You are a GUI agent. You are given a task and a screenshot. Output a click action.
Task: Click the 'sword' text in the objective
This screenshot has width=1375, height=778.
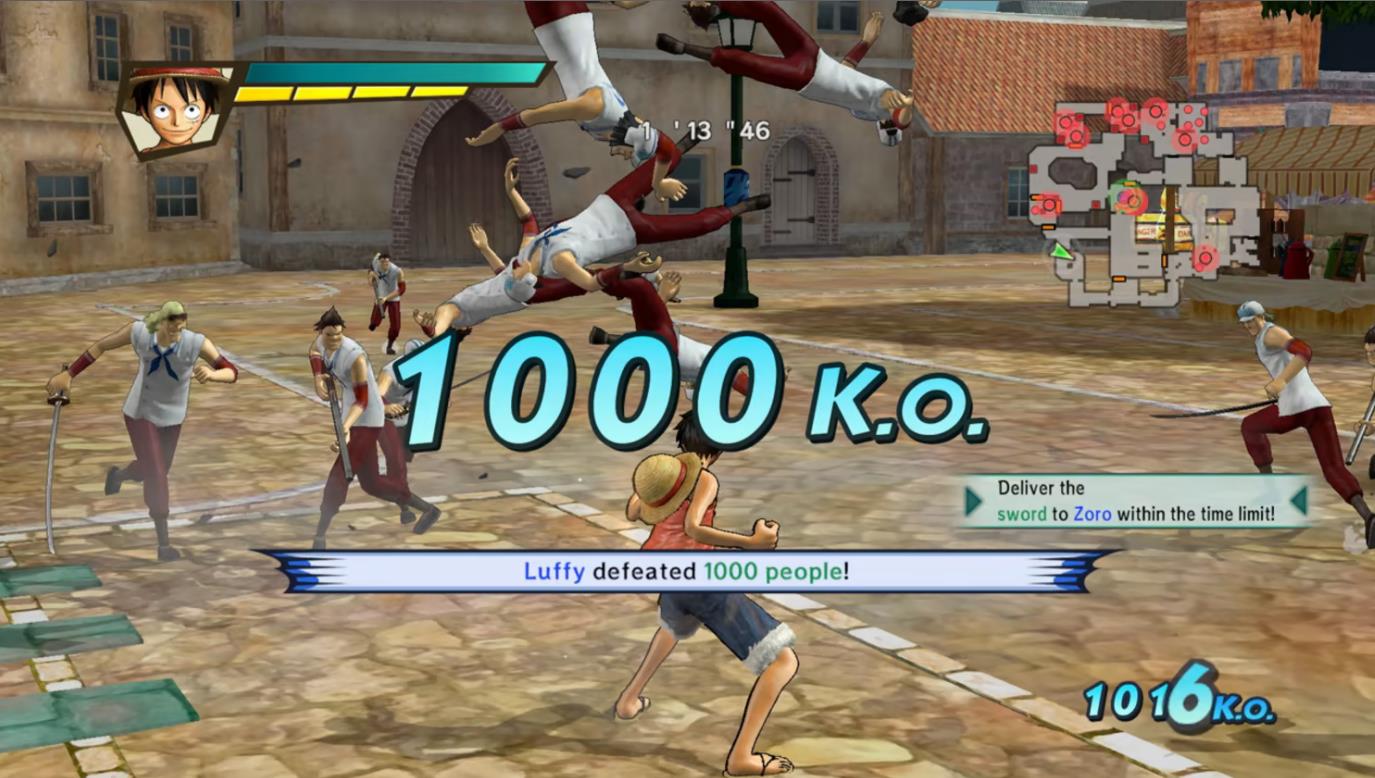click(1022, 515)
